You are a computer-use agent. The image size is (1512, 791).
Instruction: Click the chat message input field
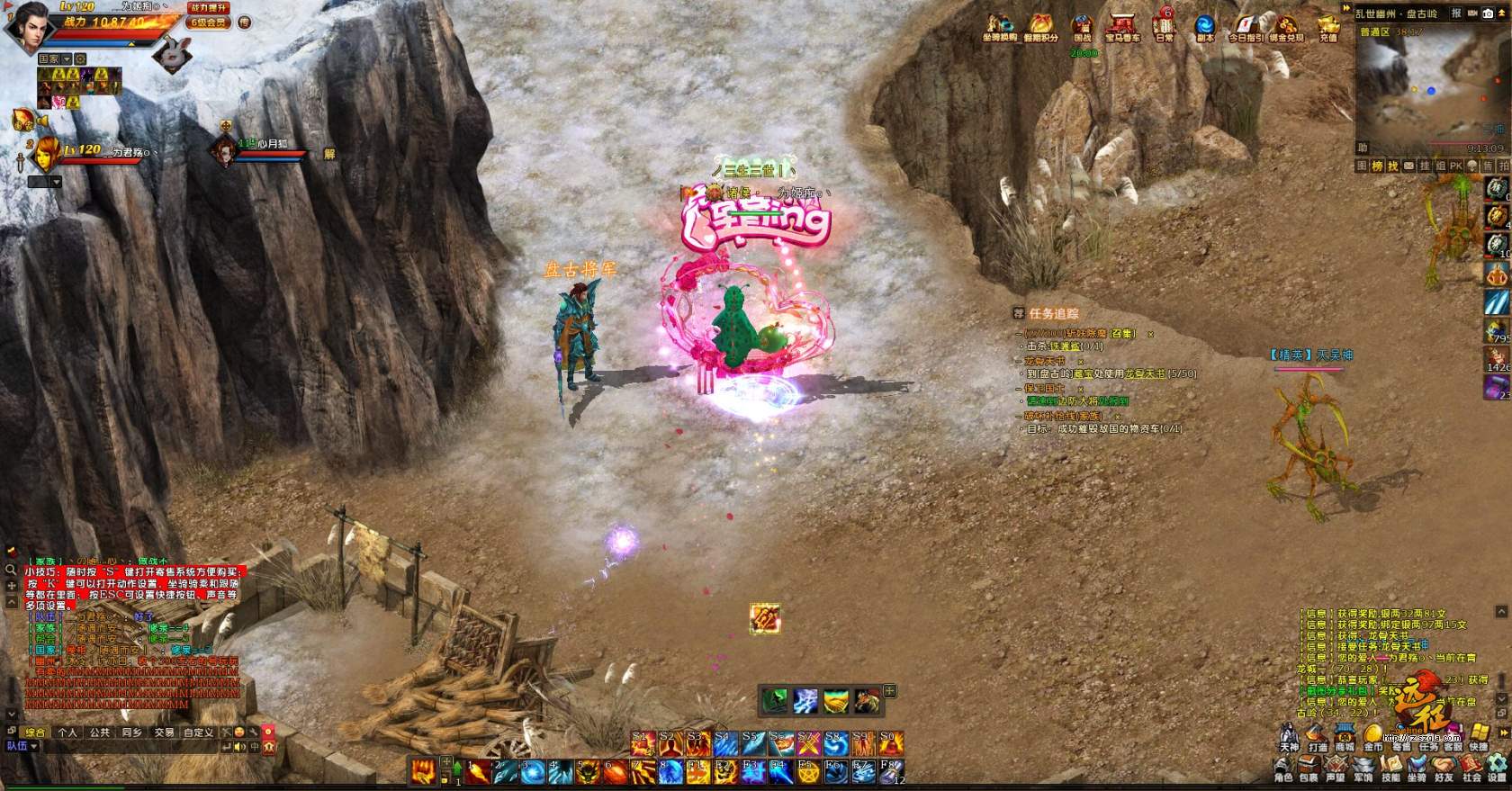(x=135, y=746)
